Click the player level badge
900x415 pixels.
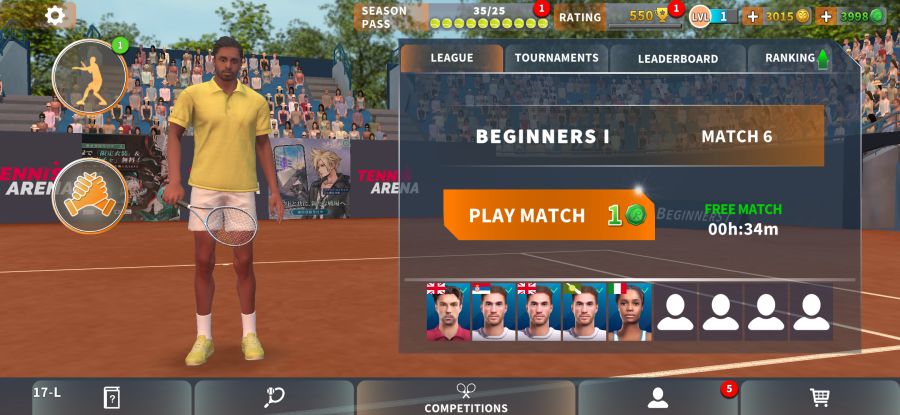coord(713,16)
